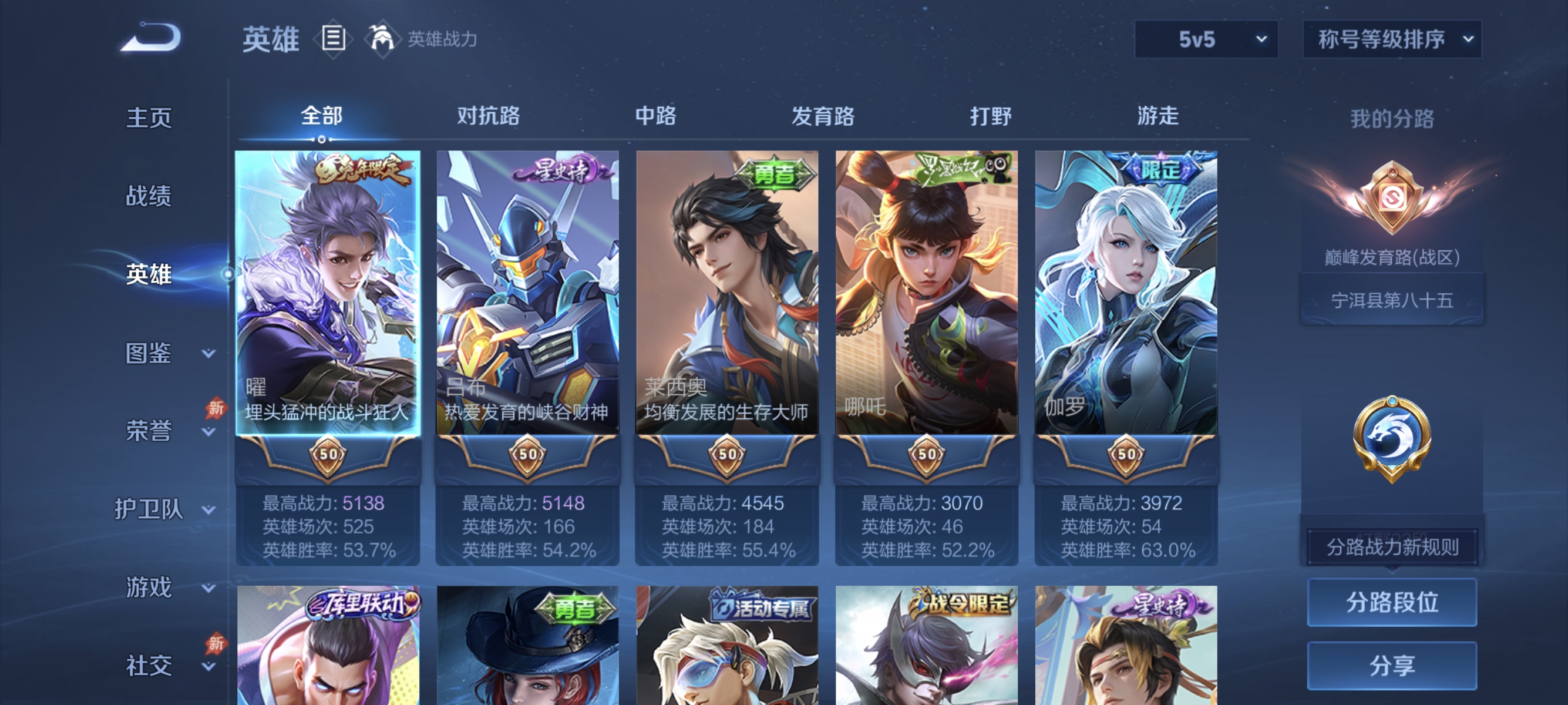Open the hero list view icon beside 英雄
Screen dimensions: 1568x705
coord(334,39)
